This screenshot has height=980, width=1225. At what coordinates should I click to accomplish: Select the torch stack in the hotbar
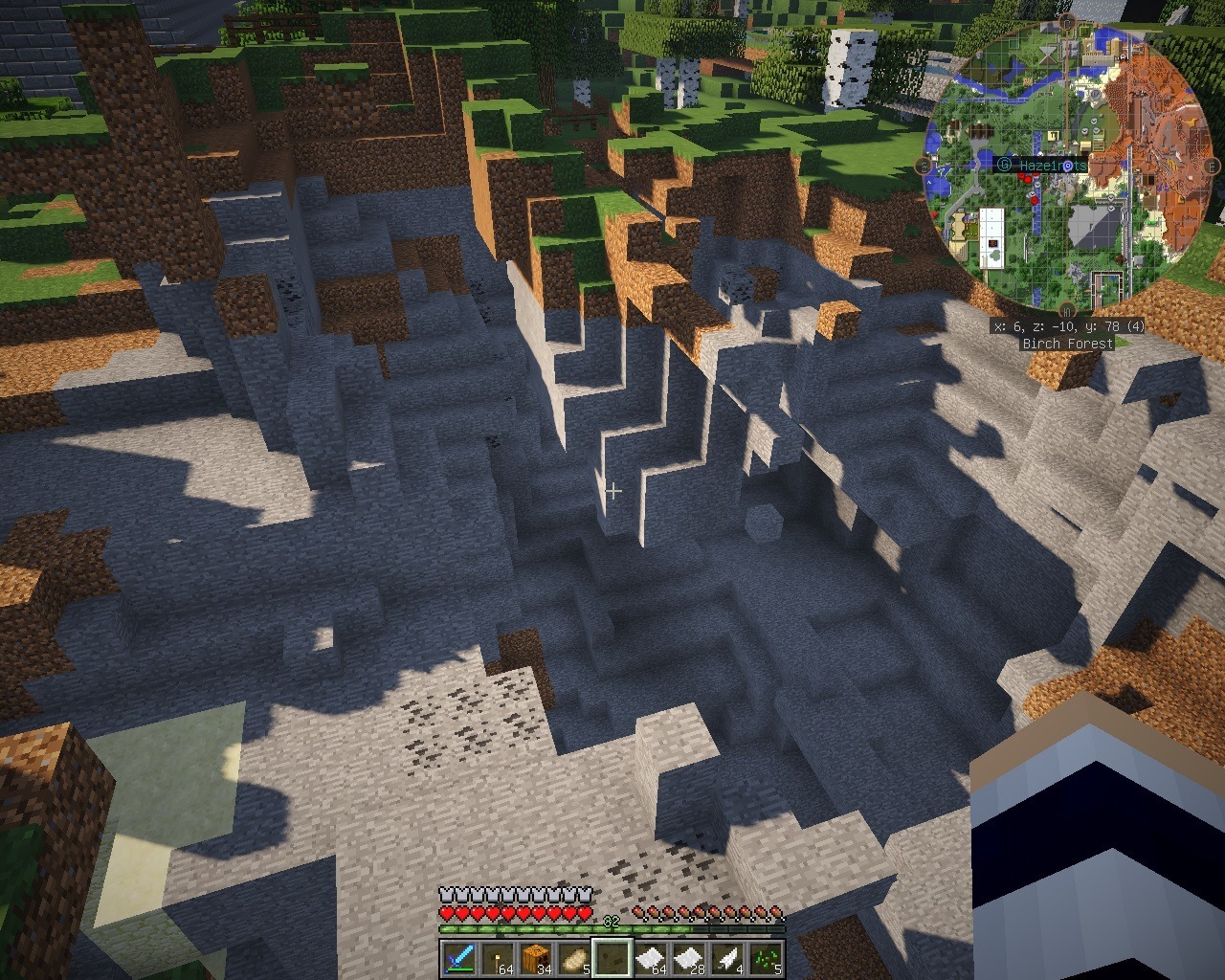(x=497, y=956)
